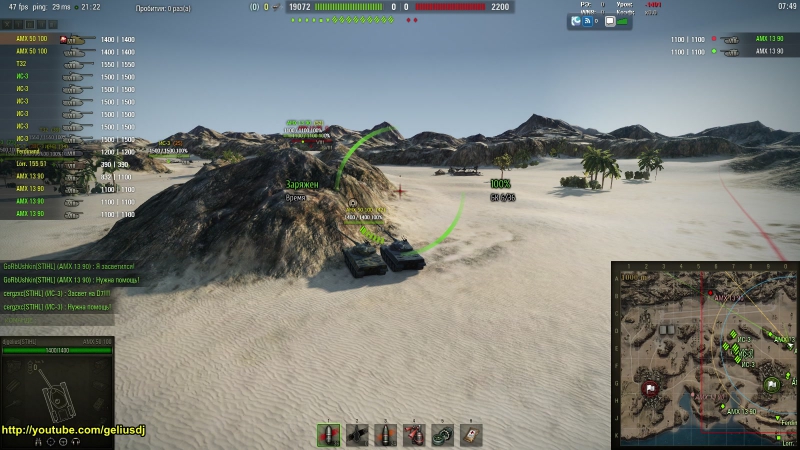800x450 pixels.
Task: Activate the green repair kit consumable
Action: (x=442, y=434)
